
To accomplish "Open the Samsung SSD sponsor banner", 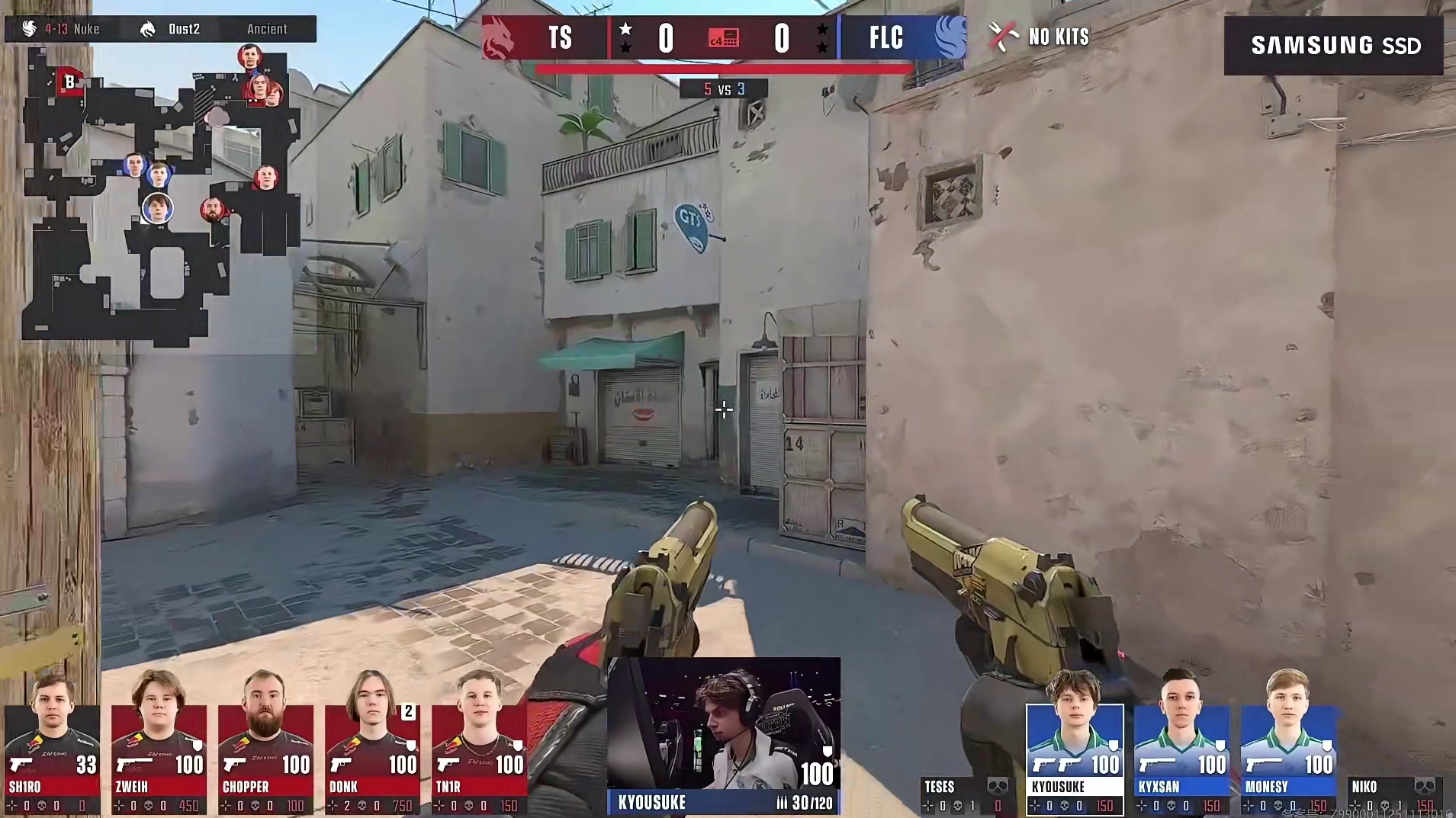I will click(1333, 46).
